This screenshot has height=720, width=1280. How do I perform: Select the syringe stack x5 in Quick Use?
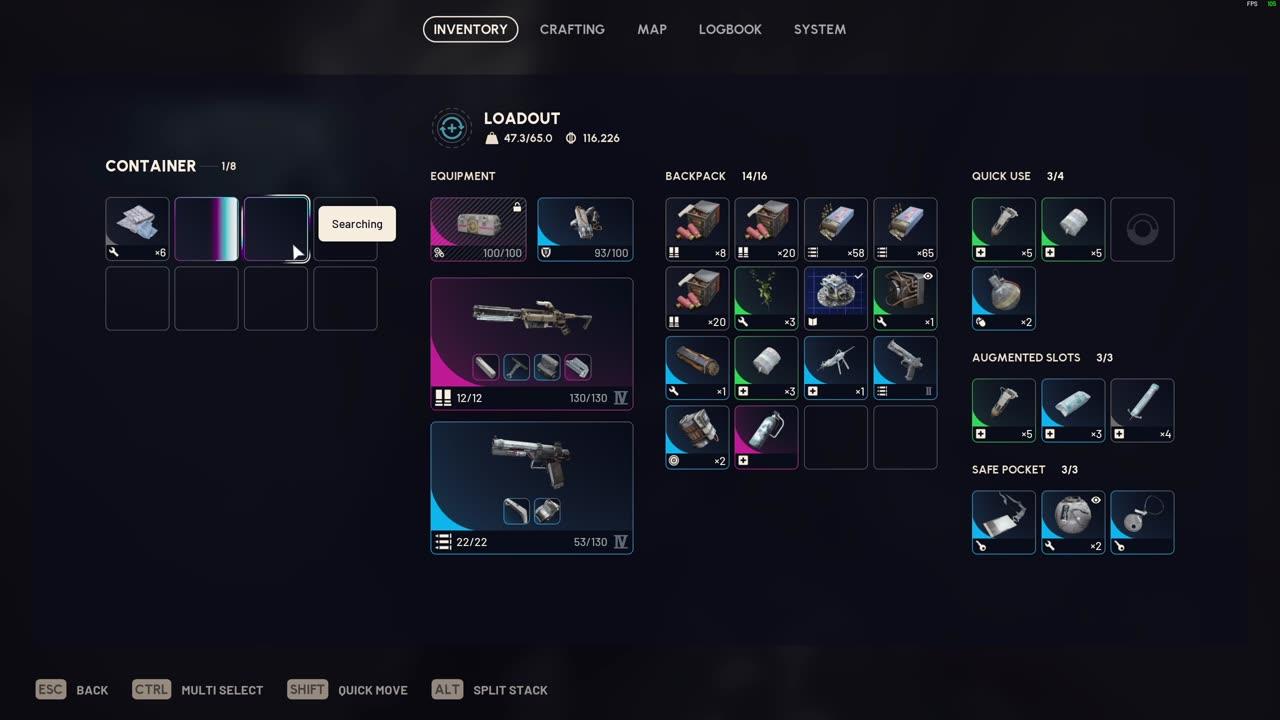pos(1003,229)
